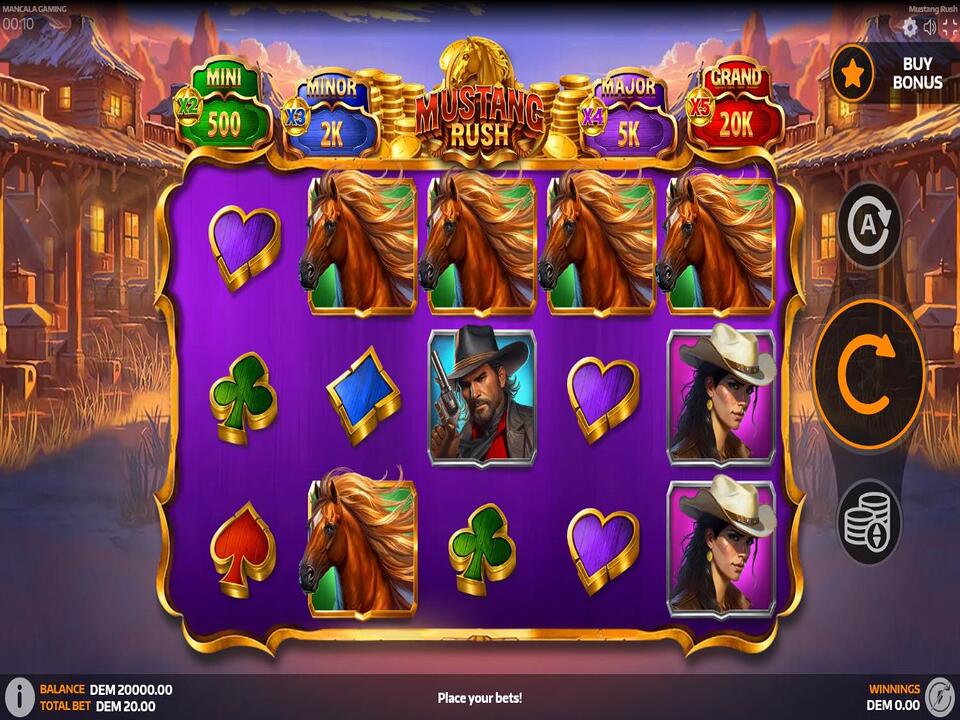Open the Buy Bonus feature
Viewport: 960px width, 720px height.
coord(894,74)
